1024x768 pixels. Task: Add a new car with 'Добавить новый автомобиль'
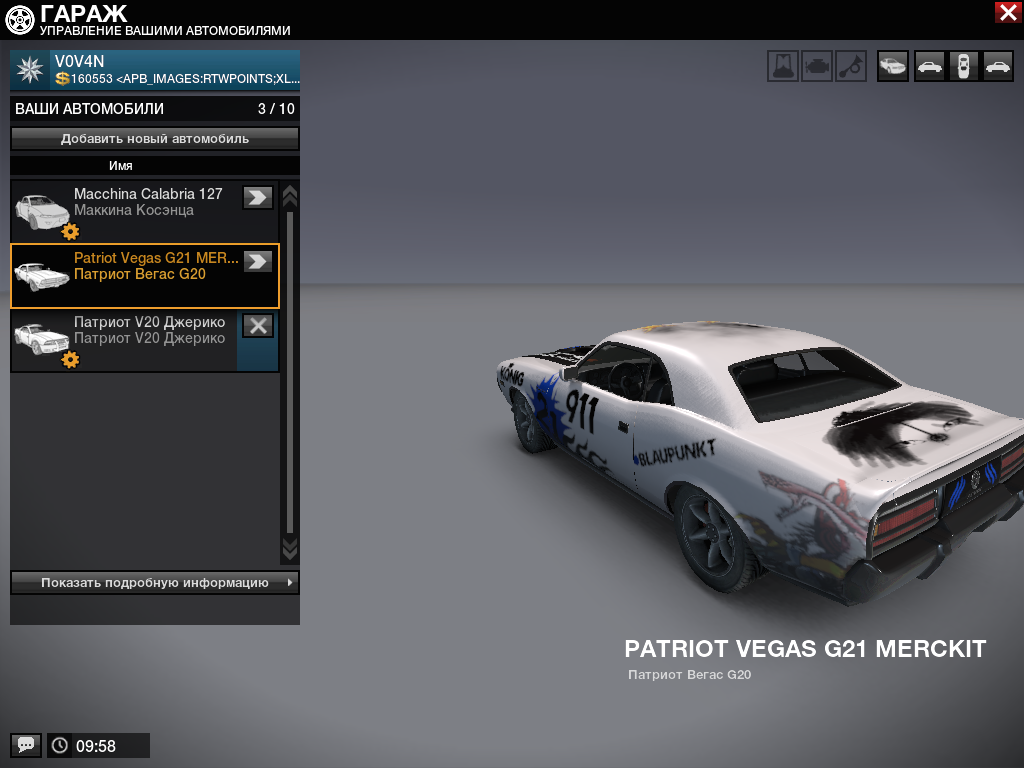coord(155,139)
